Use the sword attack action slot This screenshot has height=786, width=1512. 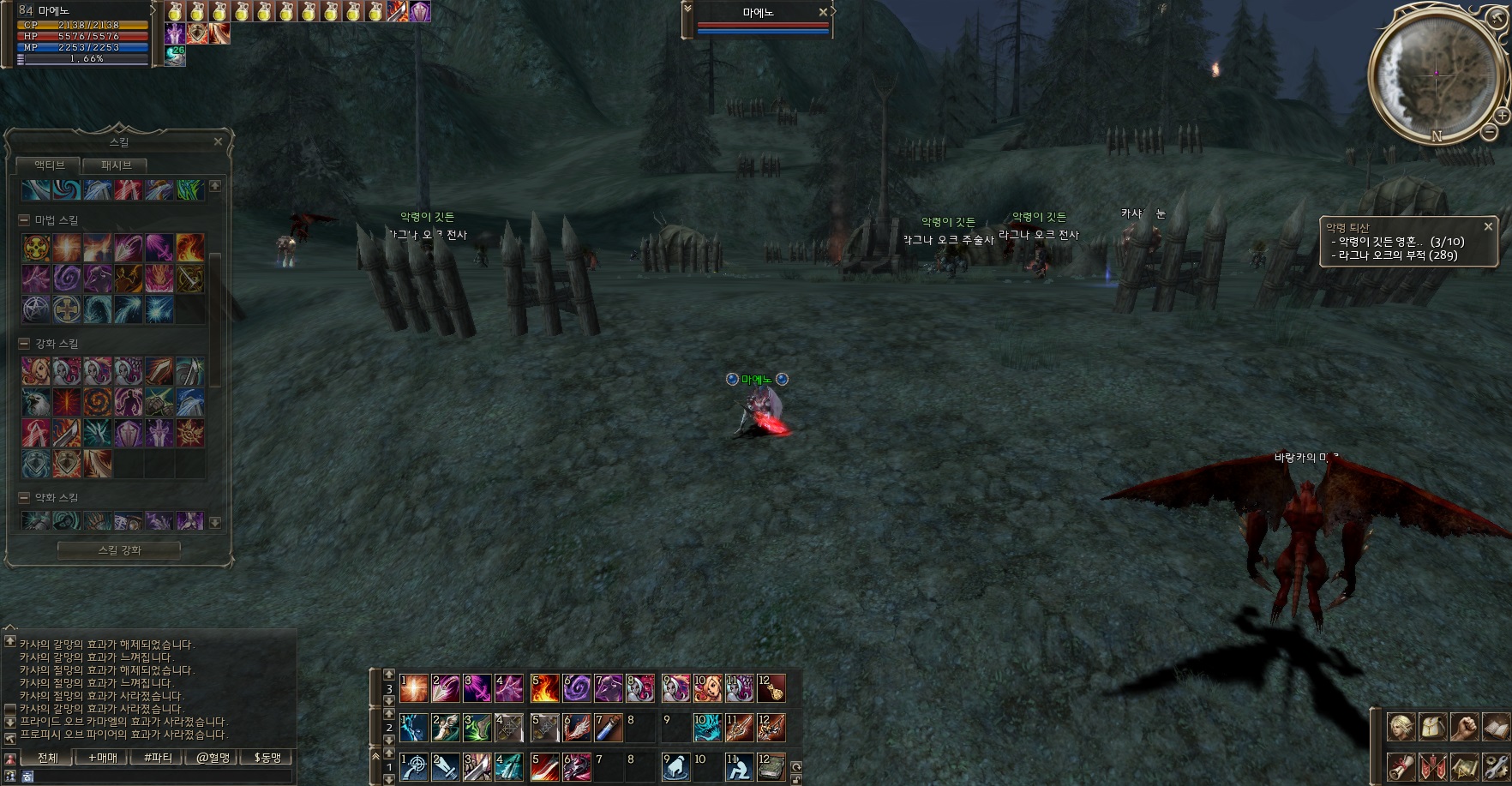(x=445, y=766)
